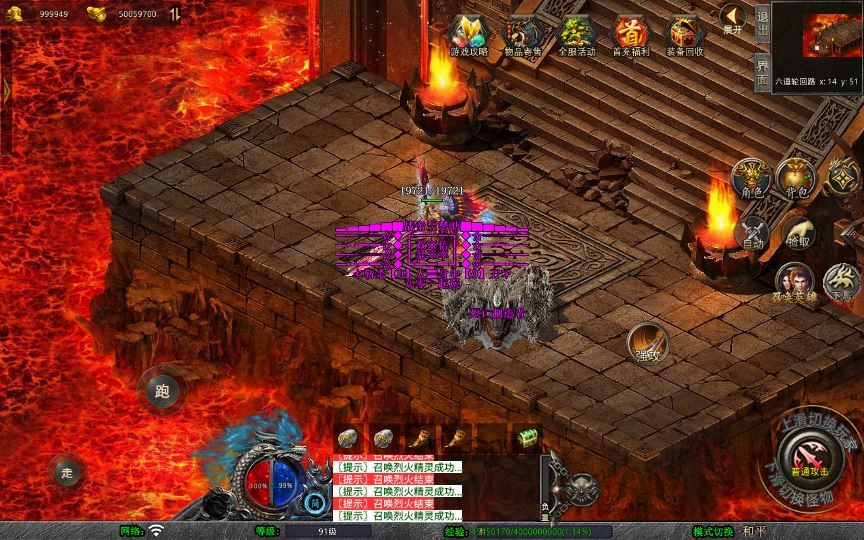Open the 装备回收 equipment recycle chest
864x540 pixels.
coord(685,36)
